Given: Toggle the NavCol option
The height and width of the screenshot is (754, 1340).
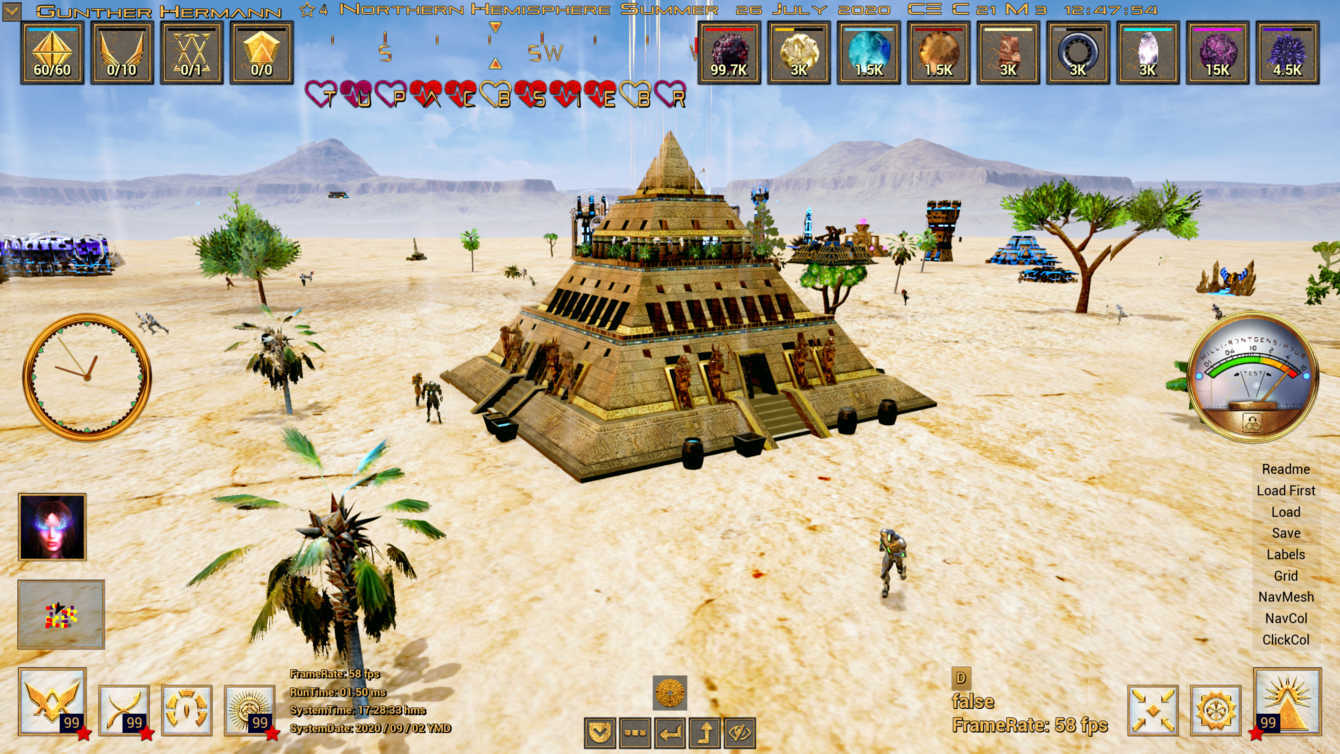Looking at the screenshot, I should pos(1285,619).
